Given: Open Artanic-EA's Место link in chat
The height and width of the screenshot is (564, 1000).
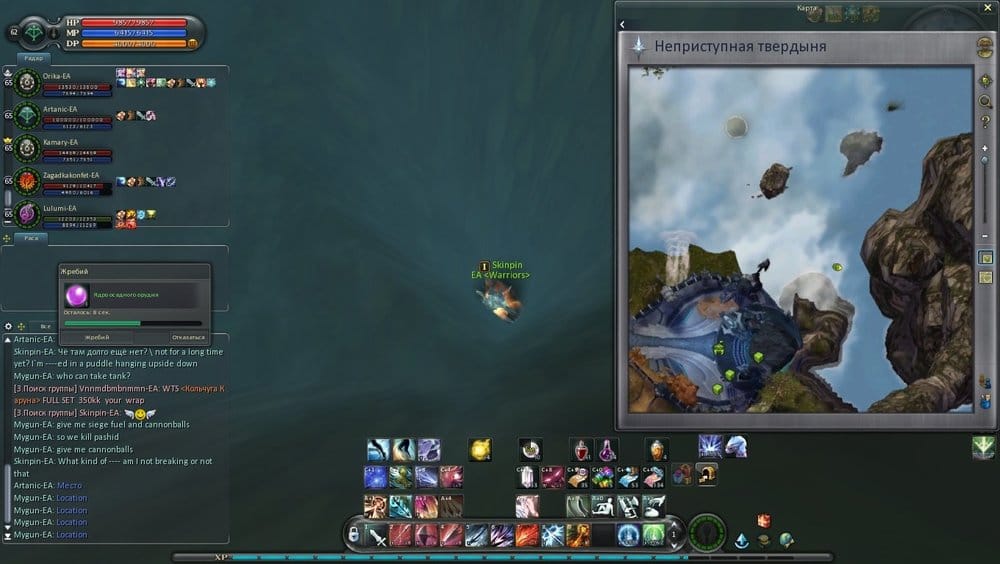Looking at the screenshot, I should coord(69,486).
